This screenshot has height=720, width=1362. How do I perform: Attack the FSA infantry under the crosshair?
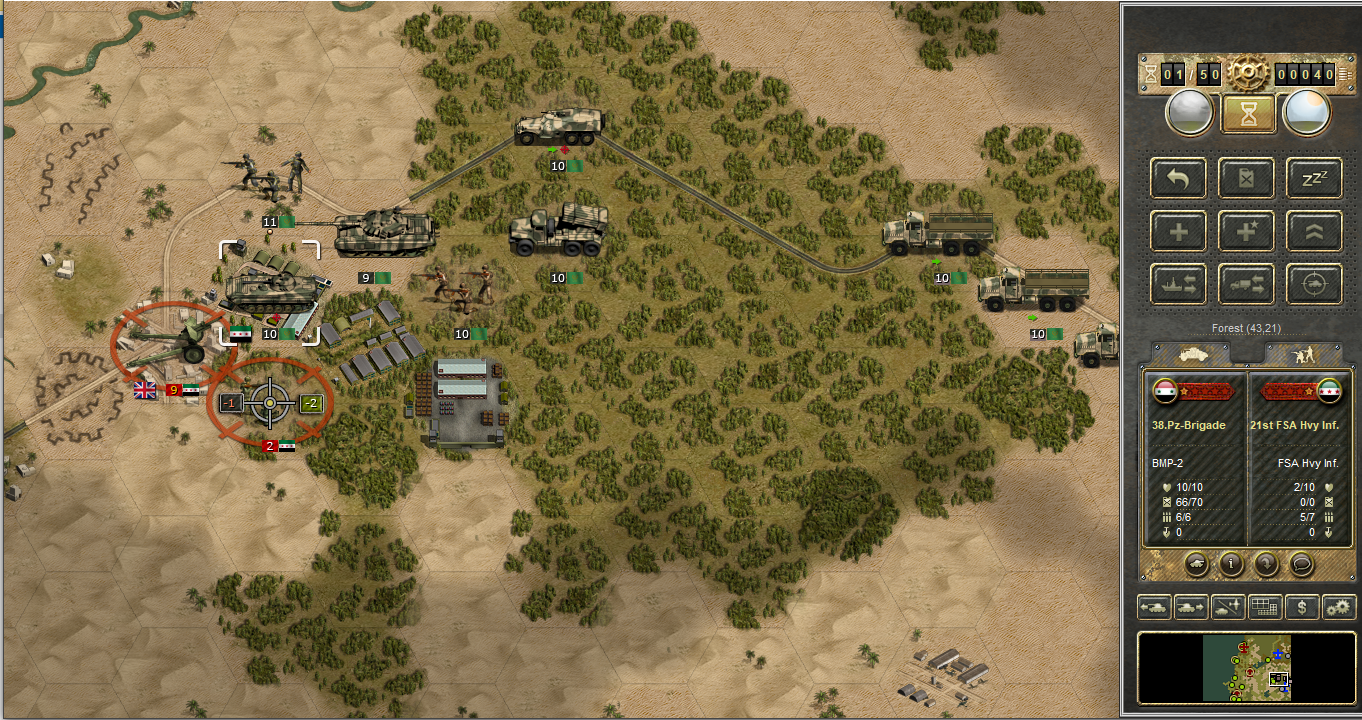tap(269, 403)
